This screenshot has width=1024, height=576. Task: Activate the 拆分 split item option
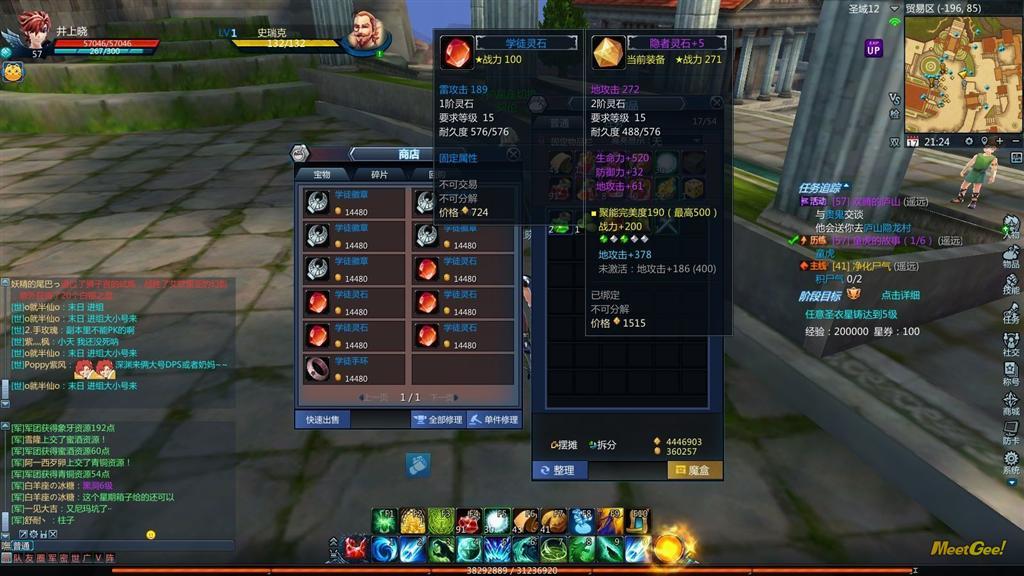point(603,445)
